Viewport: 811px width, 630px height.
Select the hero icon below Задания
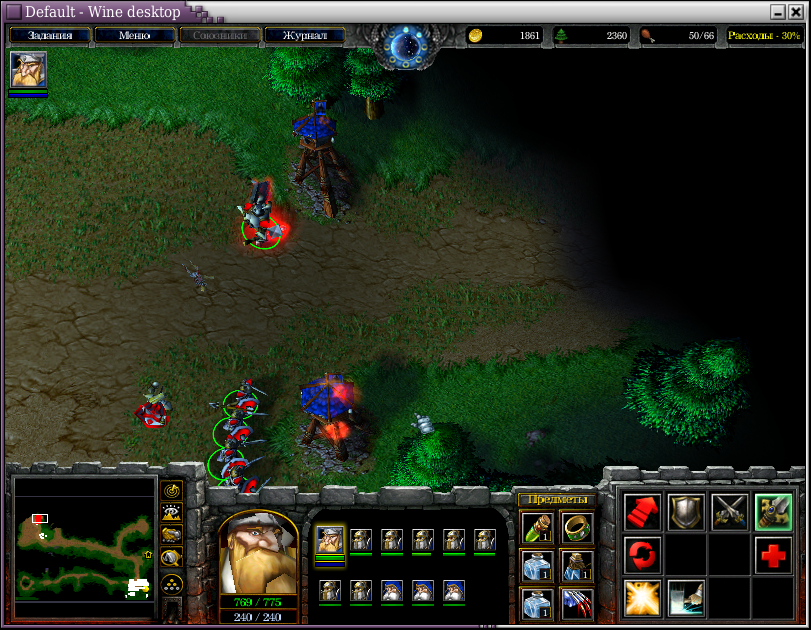click(x=28, y=70)
